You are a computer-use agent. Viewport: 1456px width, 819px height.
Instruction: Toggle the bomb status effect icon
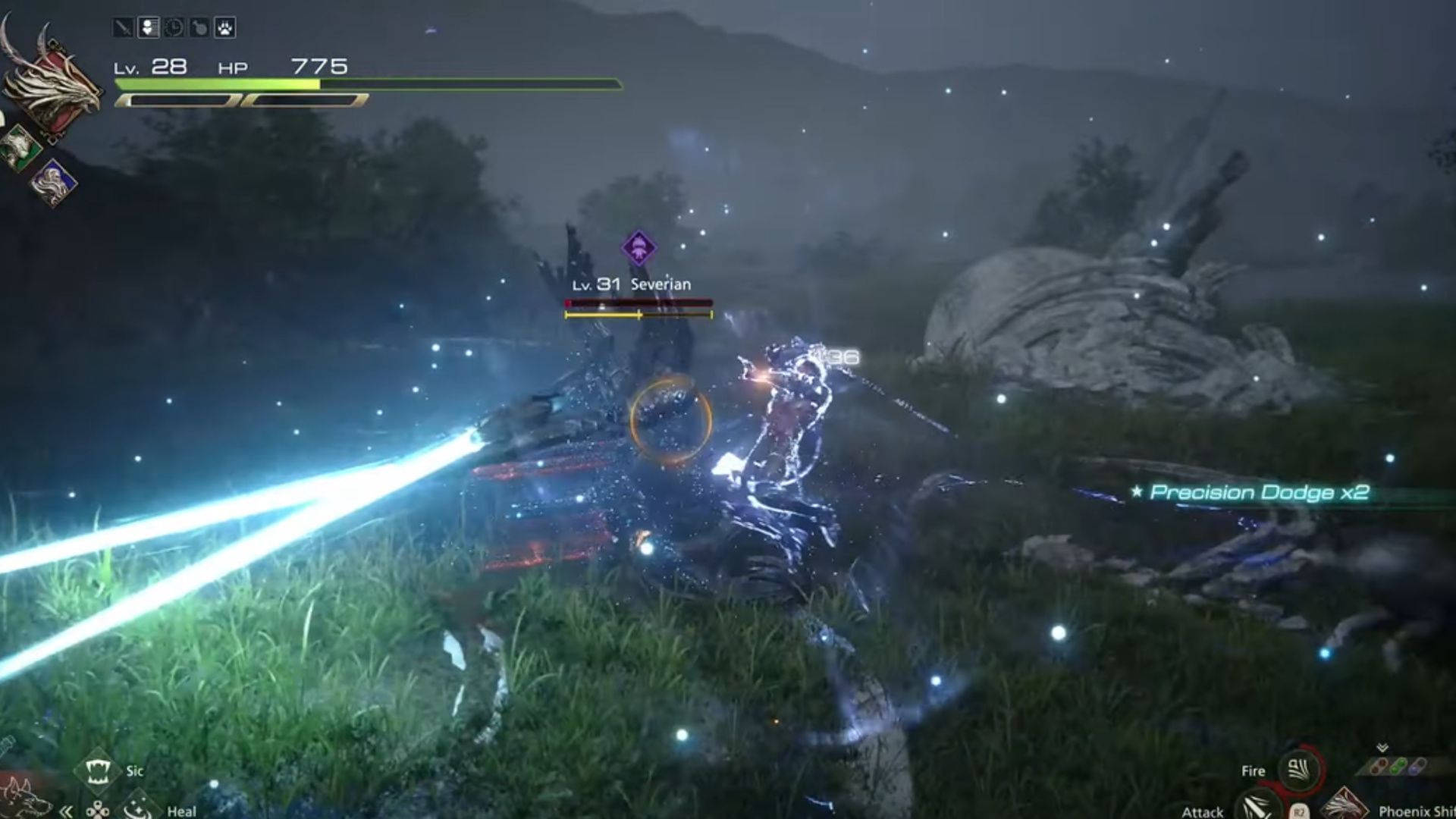pos(198,27)
